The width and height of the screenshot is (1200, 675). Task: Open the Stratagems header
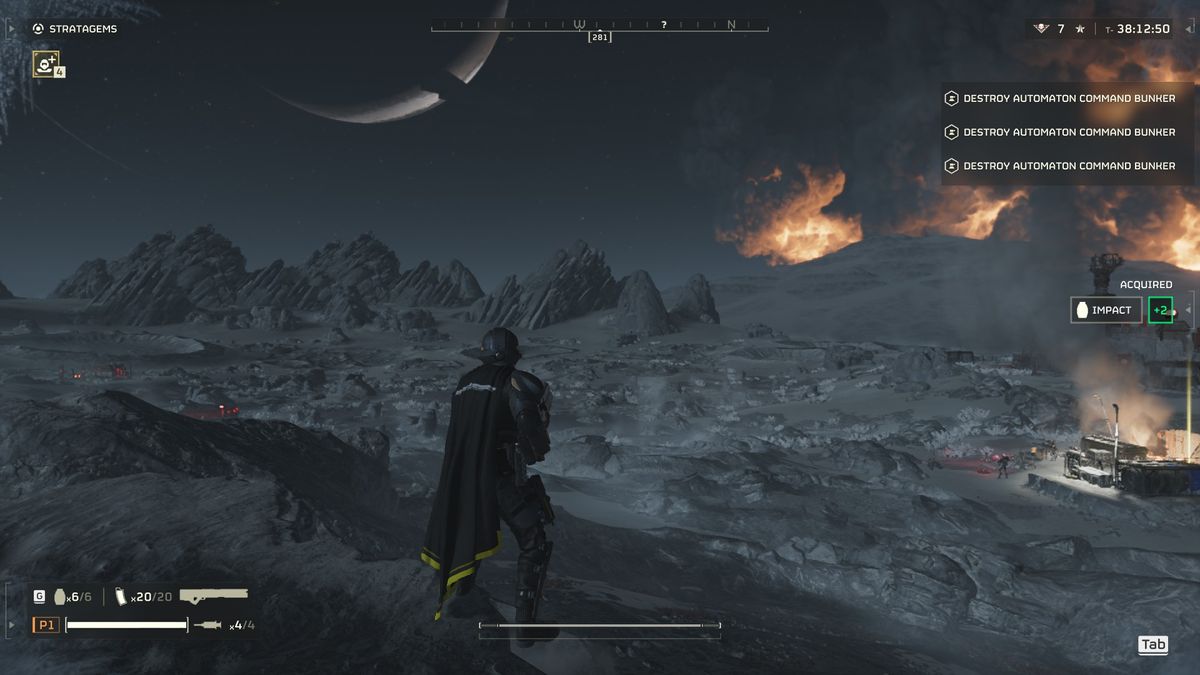point(75,29)
